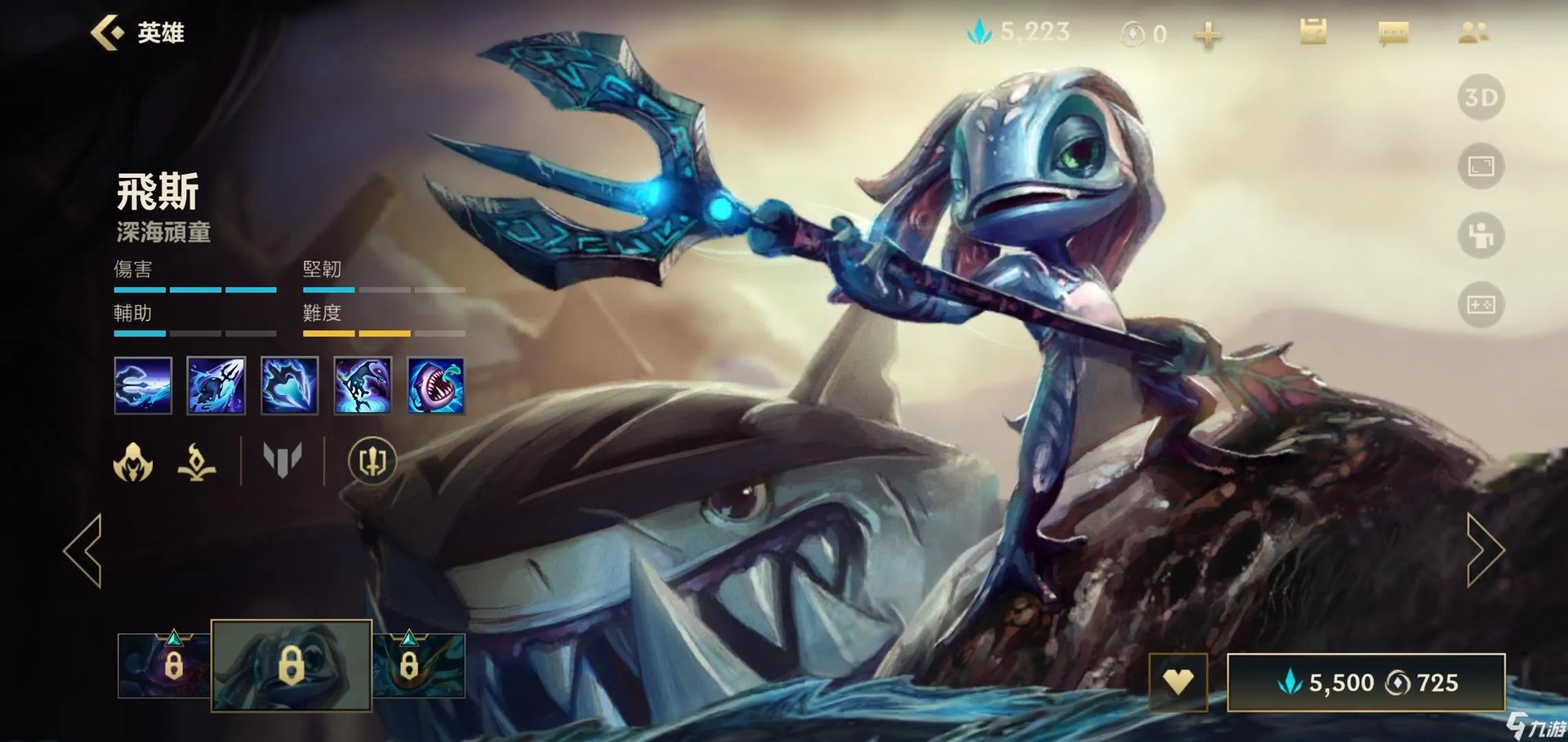Toggle the 3D model view
Viewport: 1568px width, 742px height.
1481,98
